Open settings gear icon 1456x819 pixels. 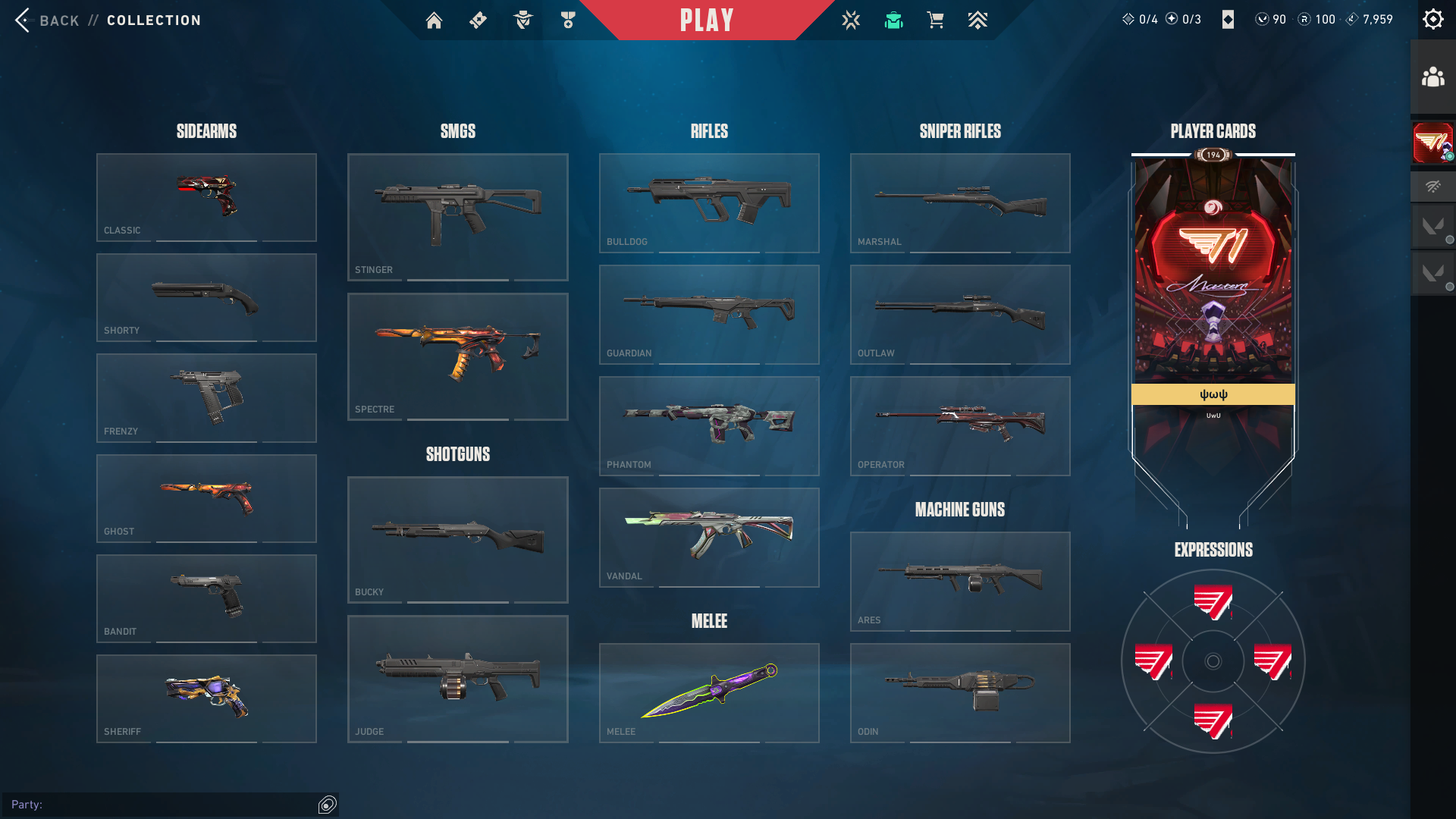pyautogui.click(x=1432, y=20)
